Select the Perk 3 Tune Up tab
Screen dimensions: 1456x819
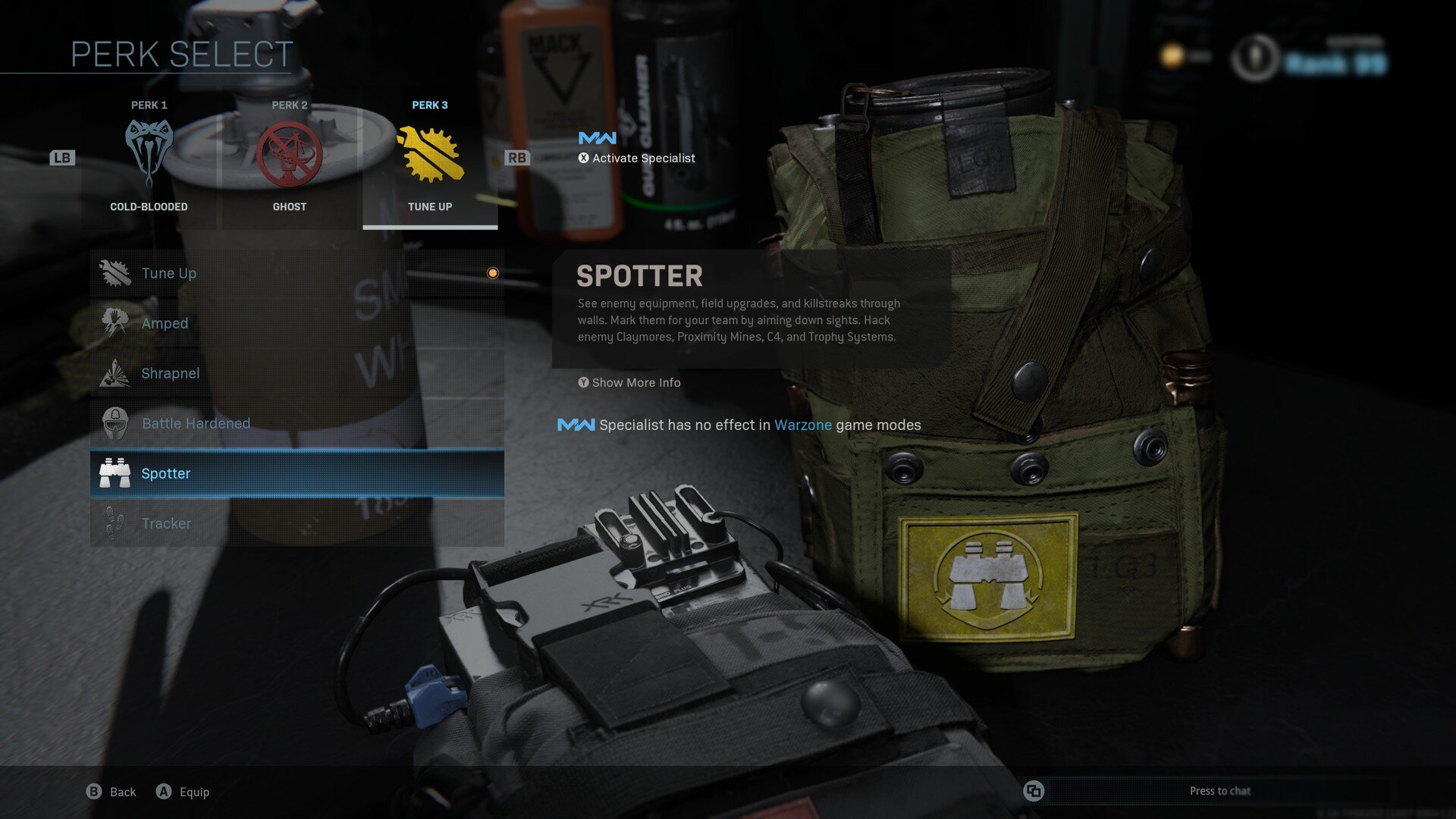(430, 158)
